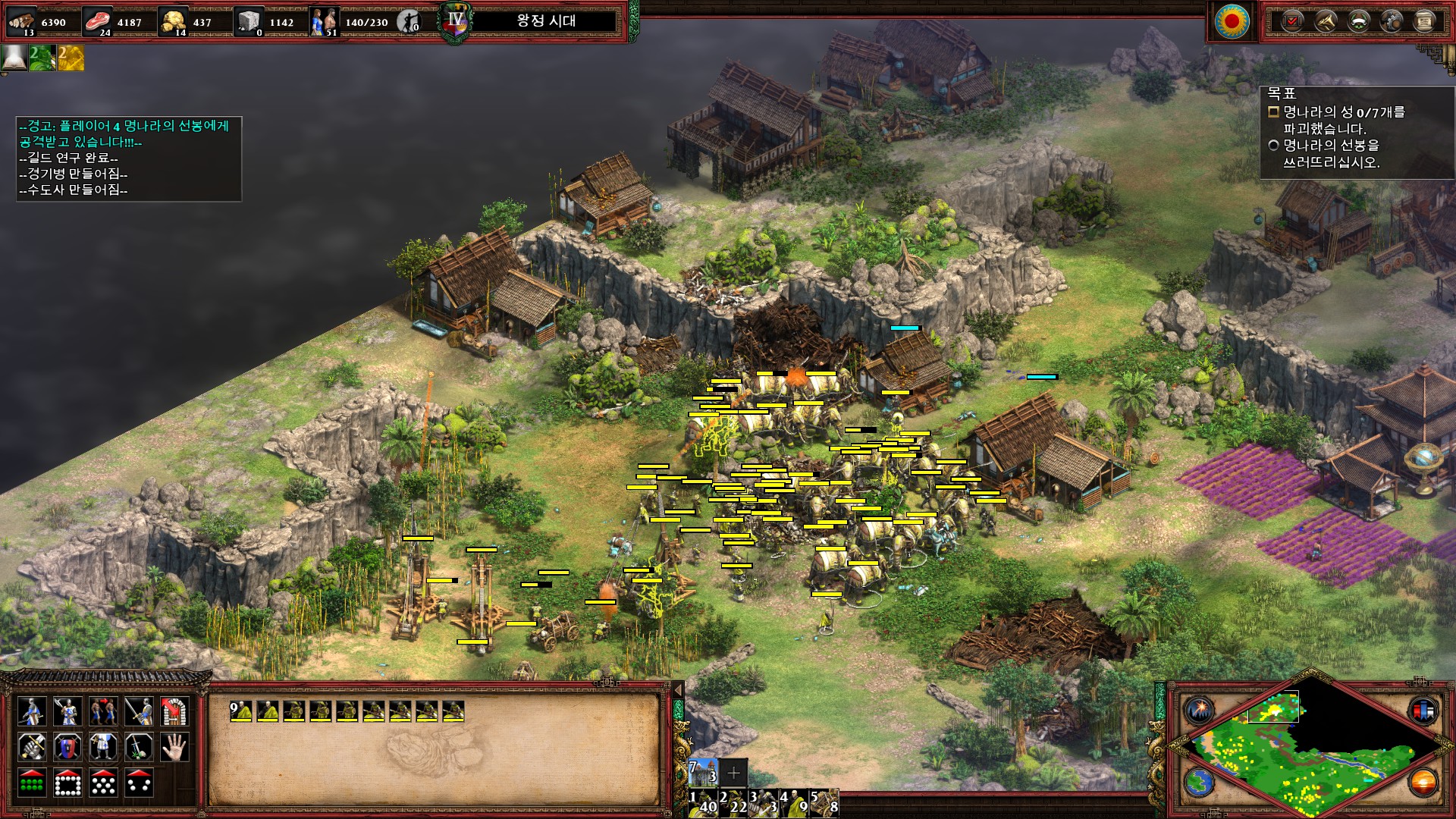Click the civilization sun emblem
This screenshot has height=819, width=1456.
click(x=1232, y=20)
